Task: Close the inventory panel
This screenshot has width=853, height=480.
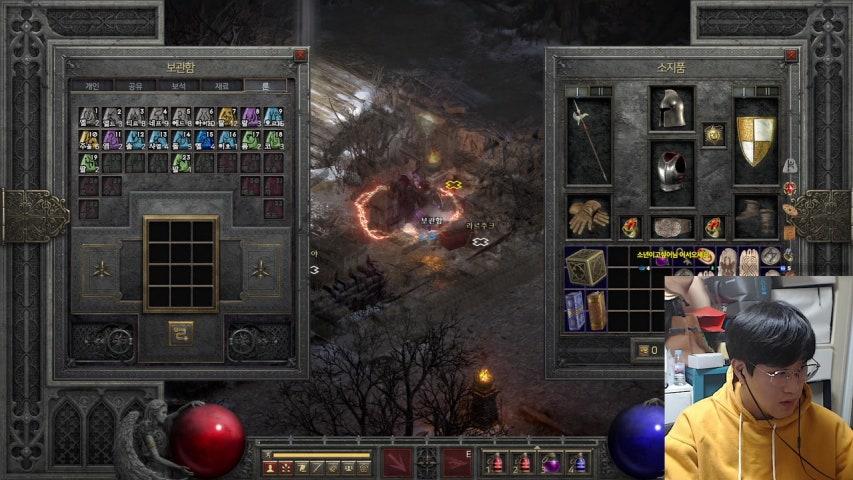Action: (x=792, y=56)
